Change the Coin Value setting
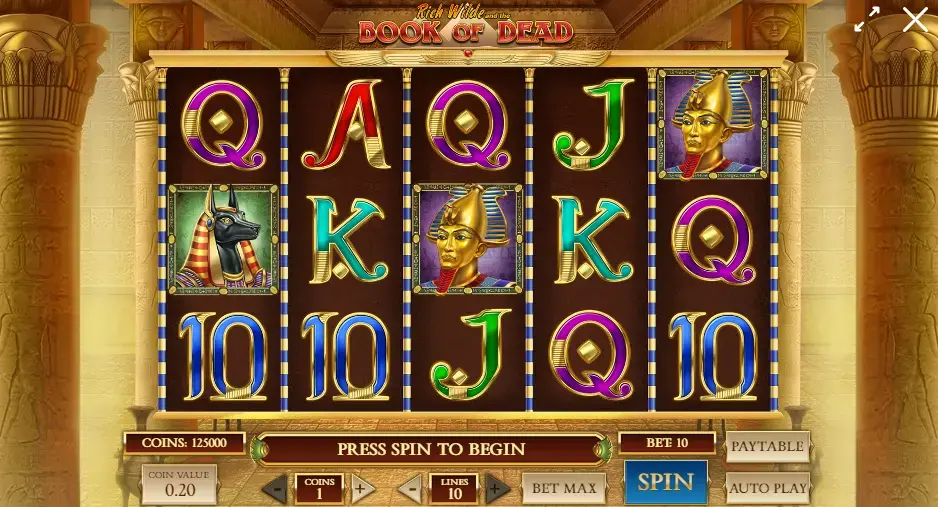Image resolution: width=938 pixels, height=507 pixels. click(x=179, y=484)
